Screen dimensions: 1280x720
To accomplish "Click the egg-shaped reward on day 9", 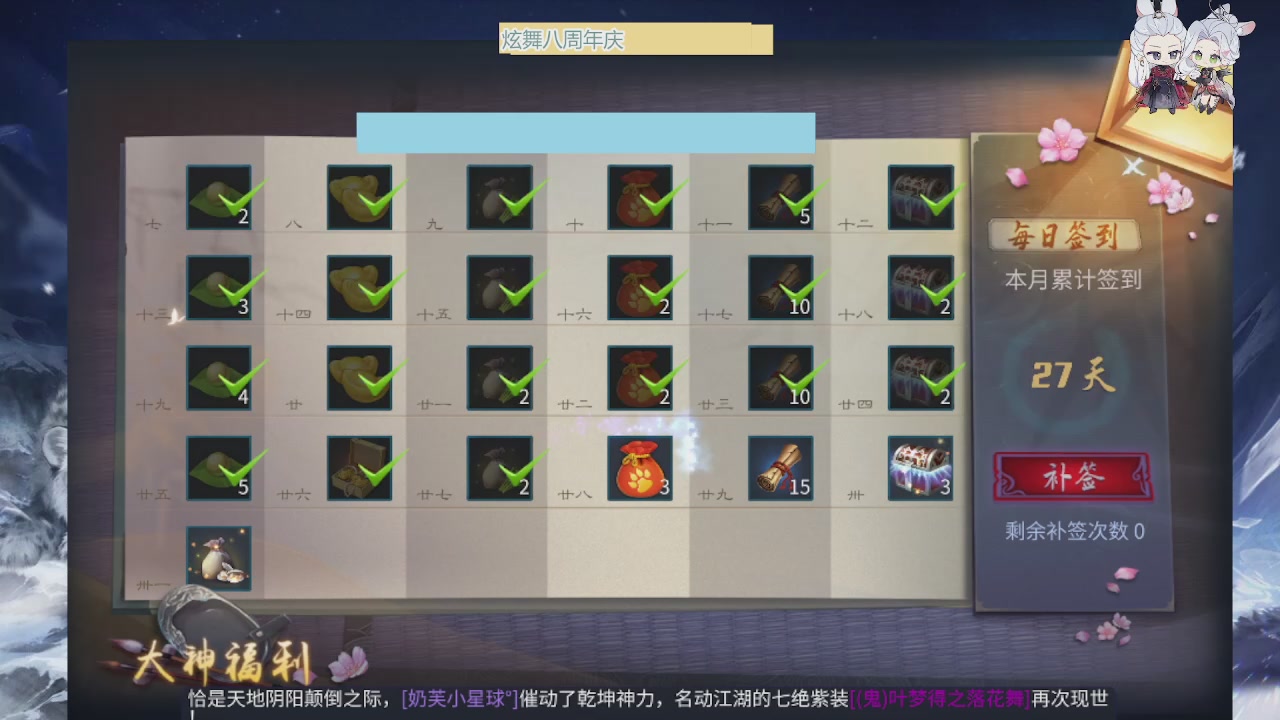I will (x=499, y=197).
